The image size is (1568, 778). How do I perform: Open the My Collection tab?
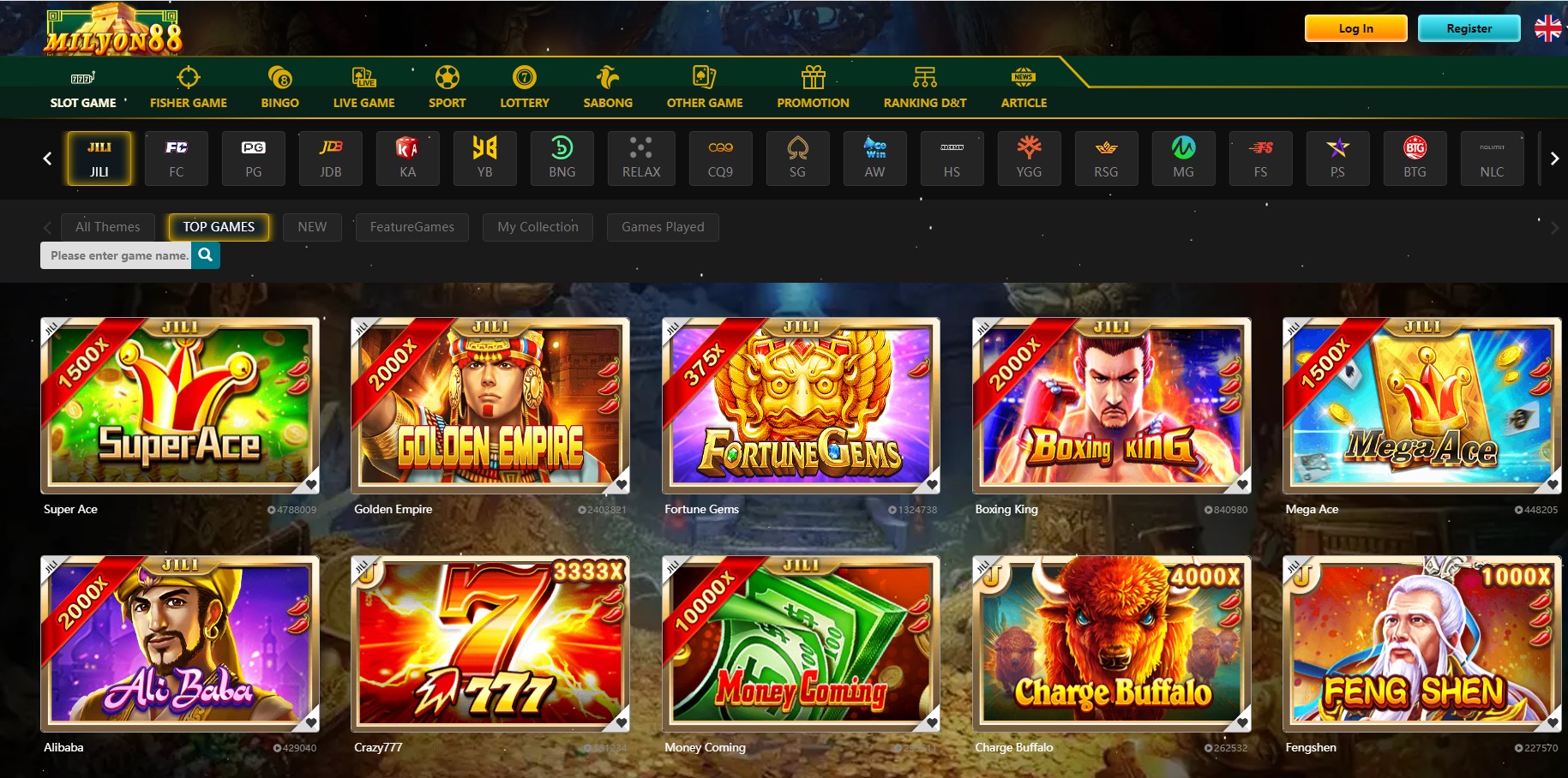(538, 227)
